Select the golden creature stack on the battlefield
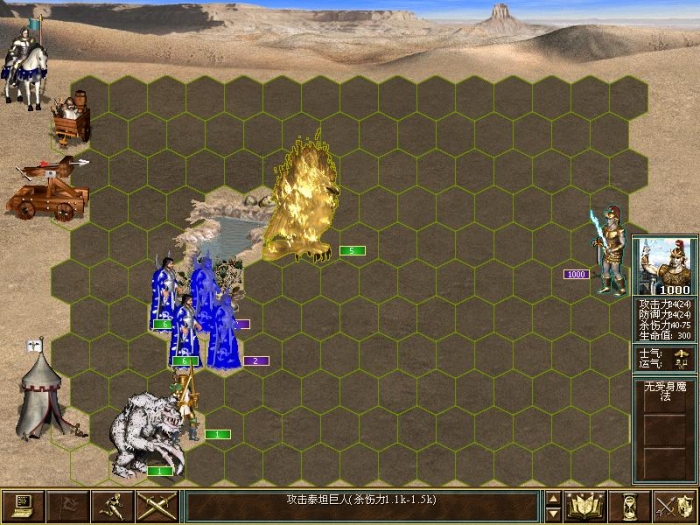 (298, 200)
